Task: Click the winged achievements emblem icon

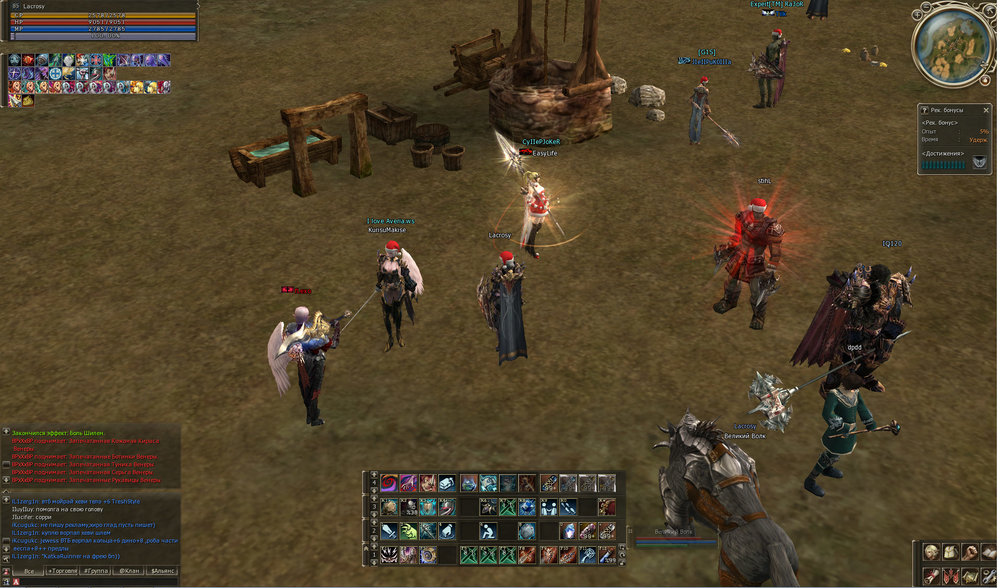Action: click(980, 161)
